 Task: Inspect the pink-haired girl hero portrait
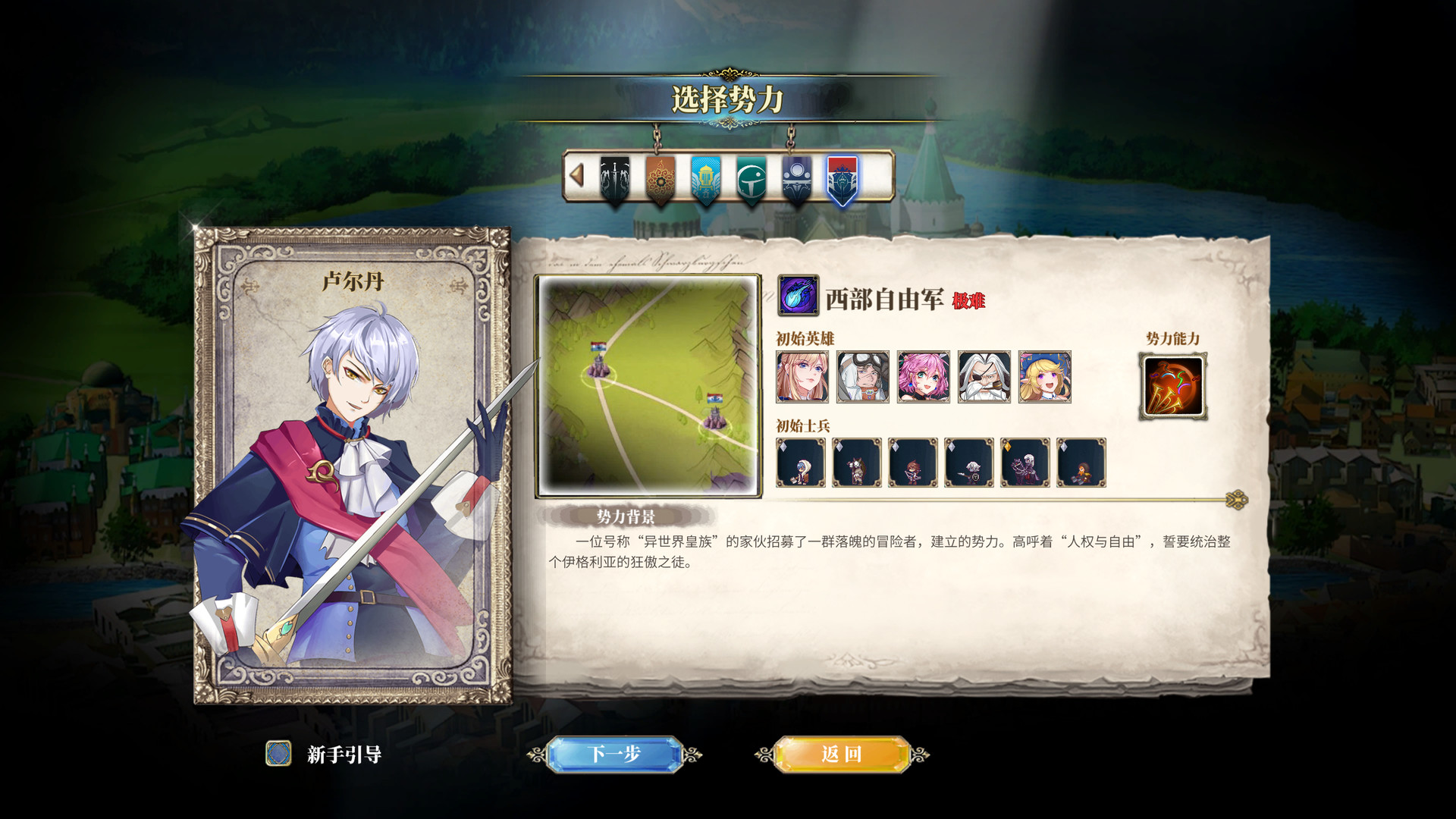(924, 376)
